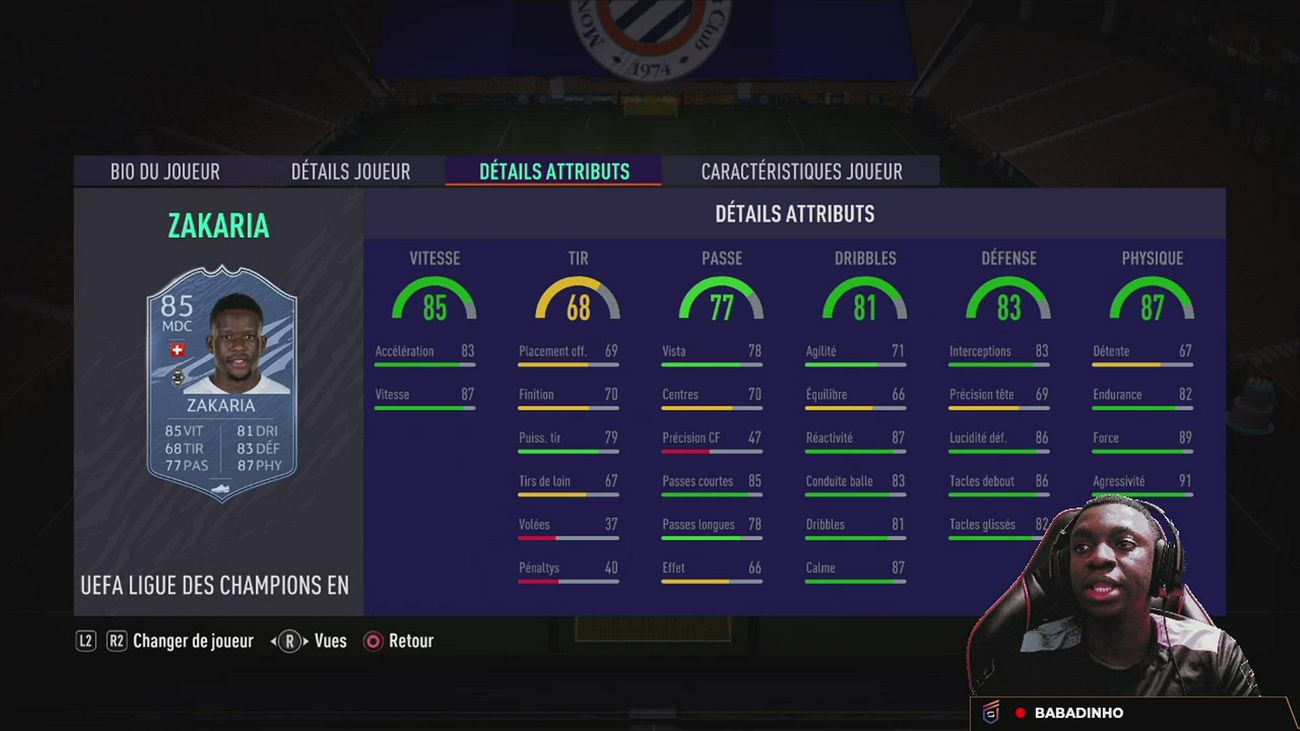This screenshot has height=731, width=1300.
Task: Select the DÉTAILS JOUEUR tab
Action: [350, 171]
